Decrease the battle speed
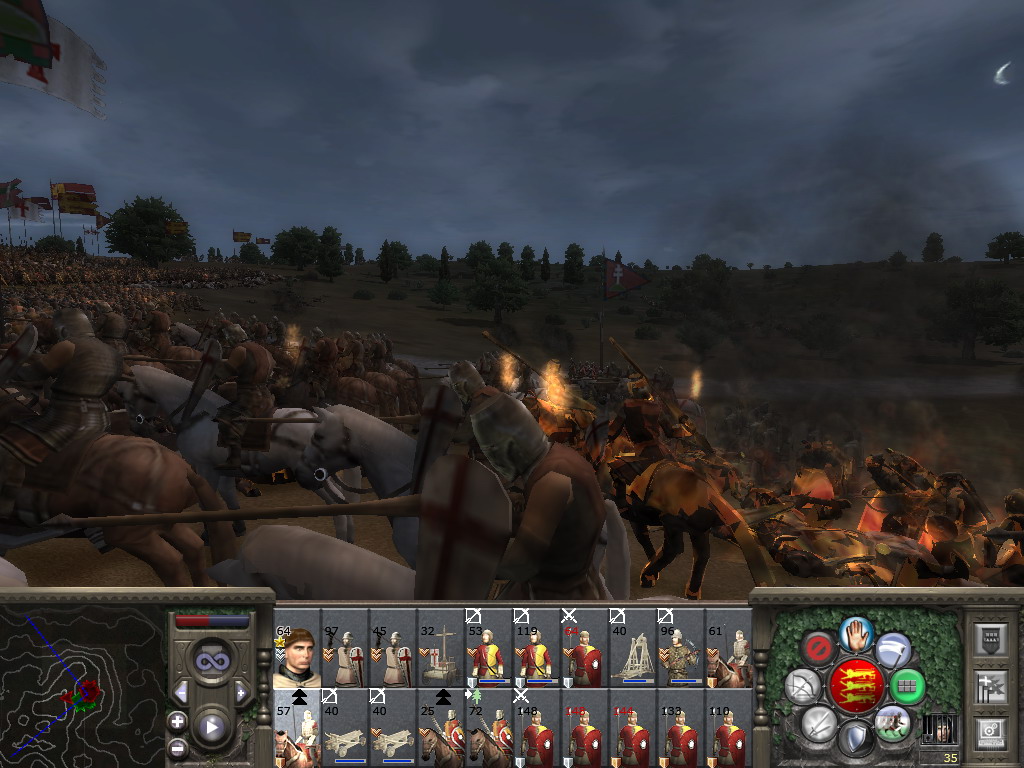 click(181, 693)
